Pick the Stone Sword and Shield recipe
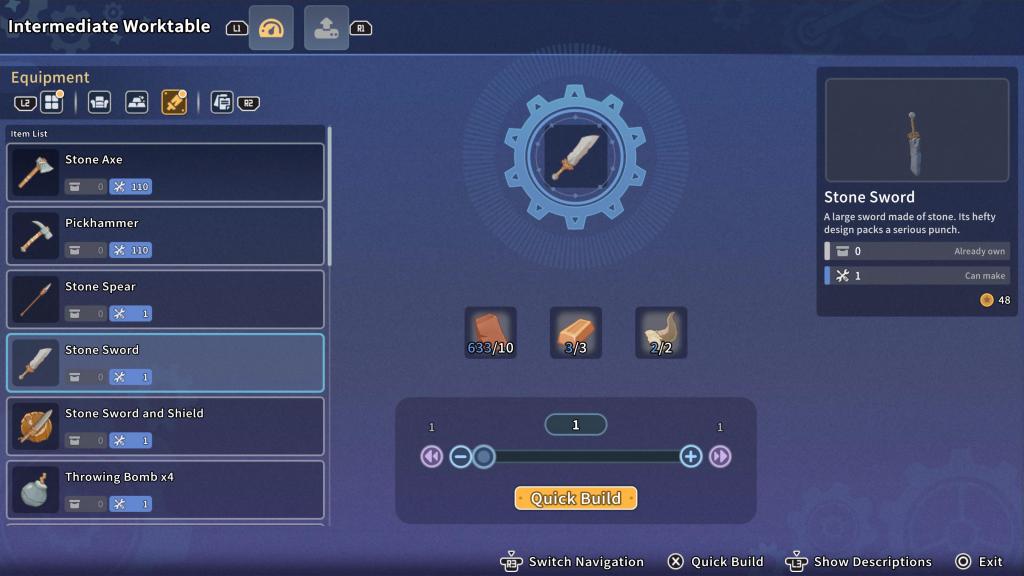 165,426
